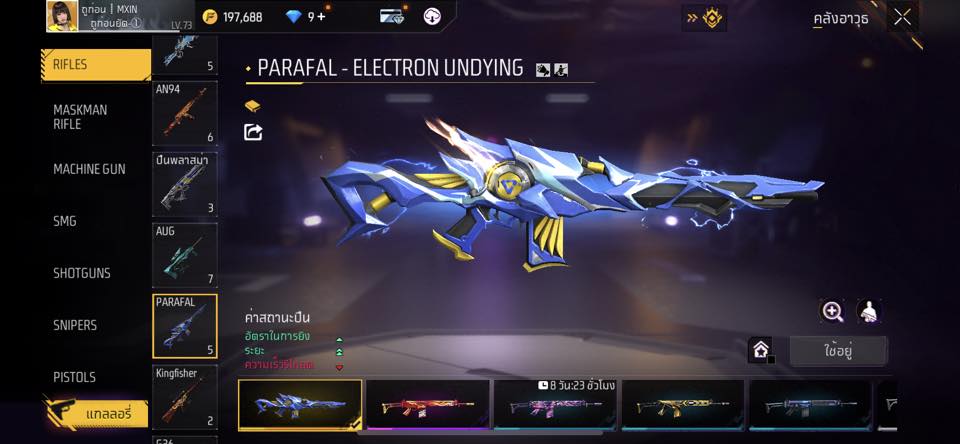The height and width of the screenshot is (444, 960).
Task: Switch to the Rifles category
Action: click(95, 64)
